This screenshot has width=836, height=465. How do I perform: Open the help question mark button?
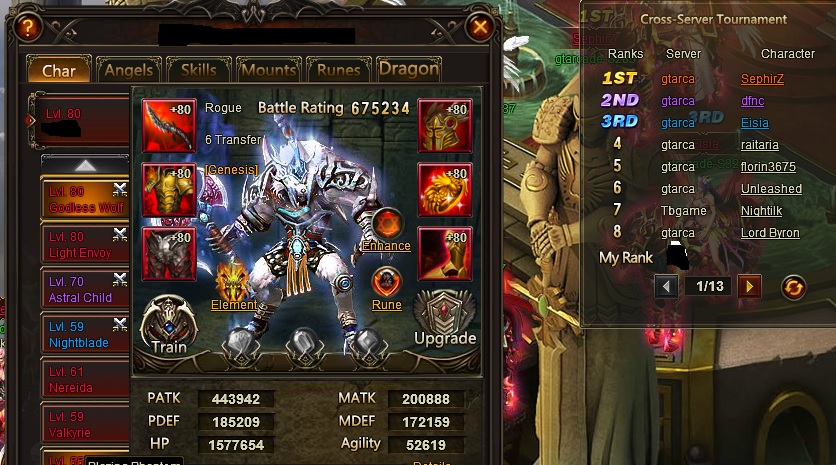coord(28,28)
